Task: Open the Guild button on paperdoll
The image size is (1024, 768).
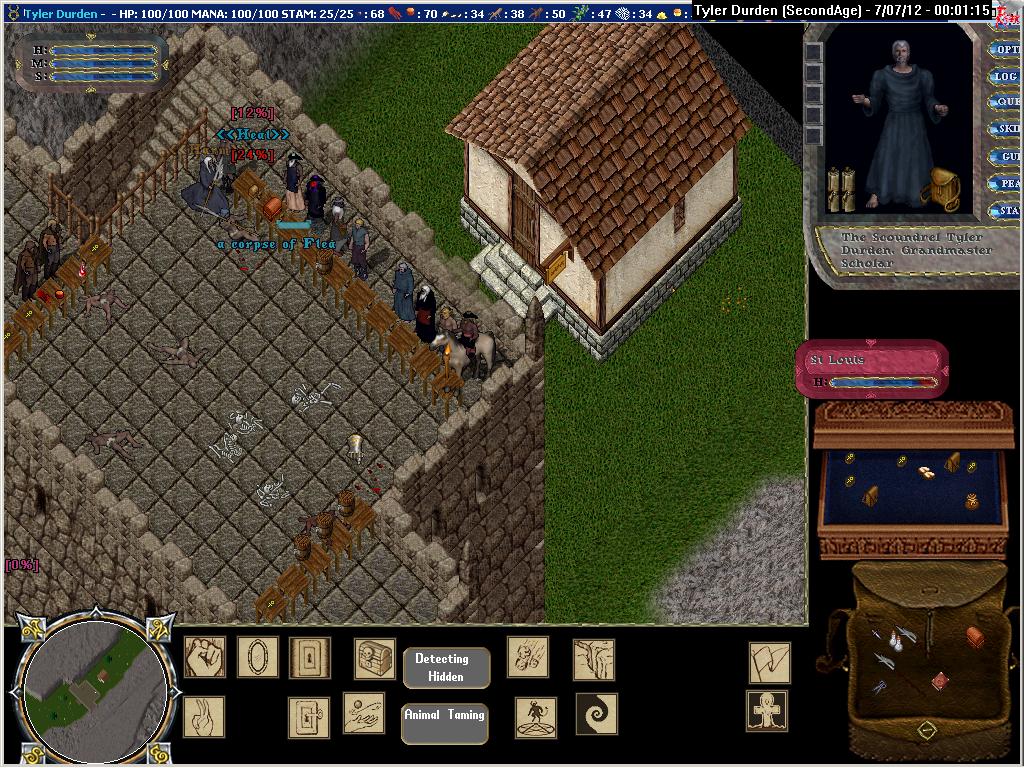Action: [1005, 157]
